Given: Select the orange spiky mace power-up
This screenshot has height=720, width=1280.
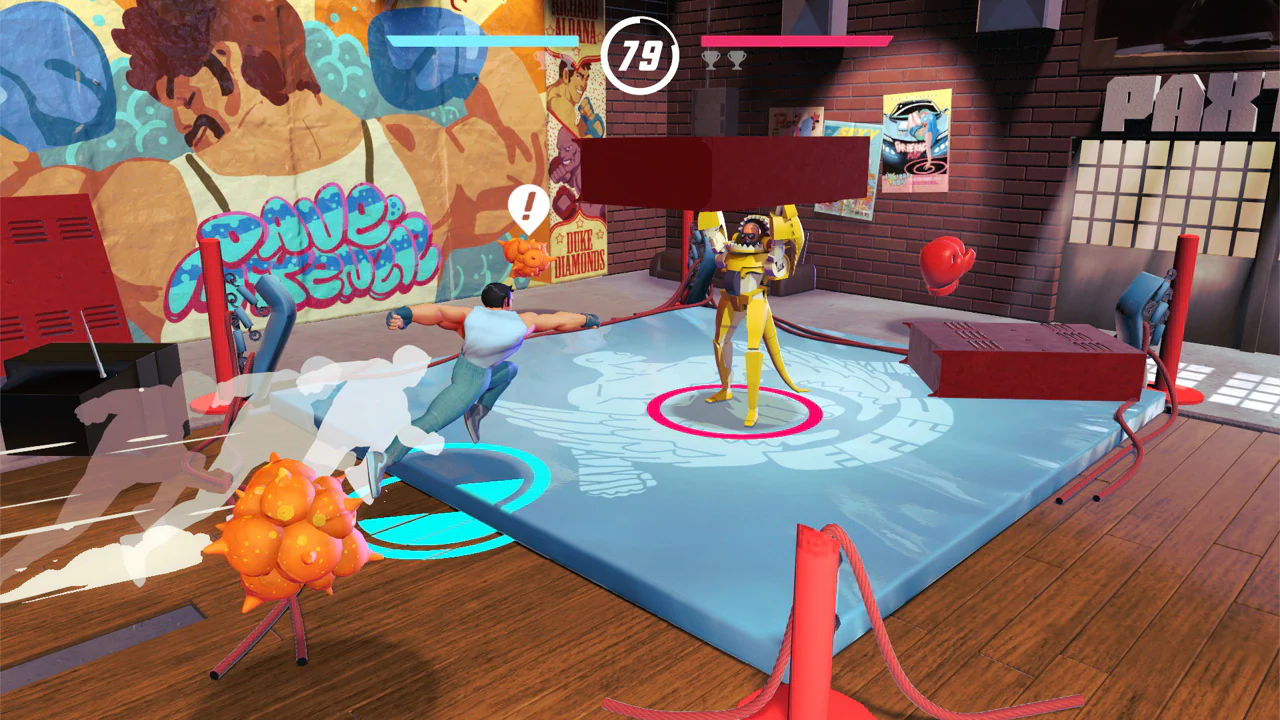Looking at the screenshot, I should pyautogui.click(x=288, y=530).
